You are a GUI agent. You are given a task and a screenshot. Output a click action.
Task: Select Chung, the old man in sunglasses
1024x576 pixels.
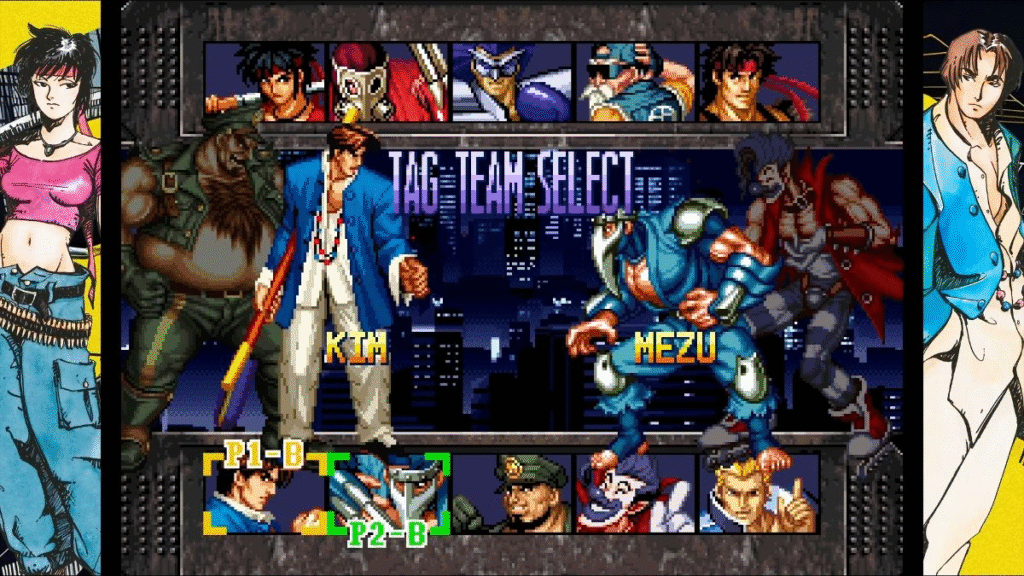[635, 82]
